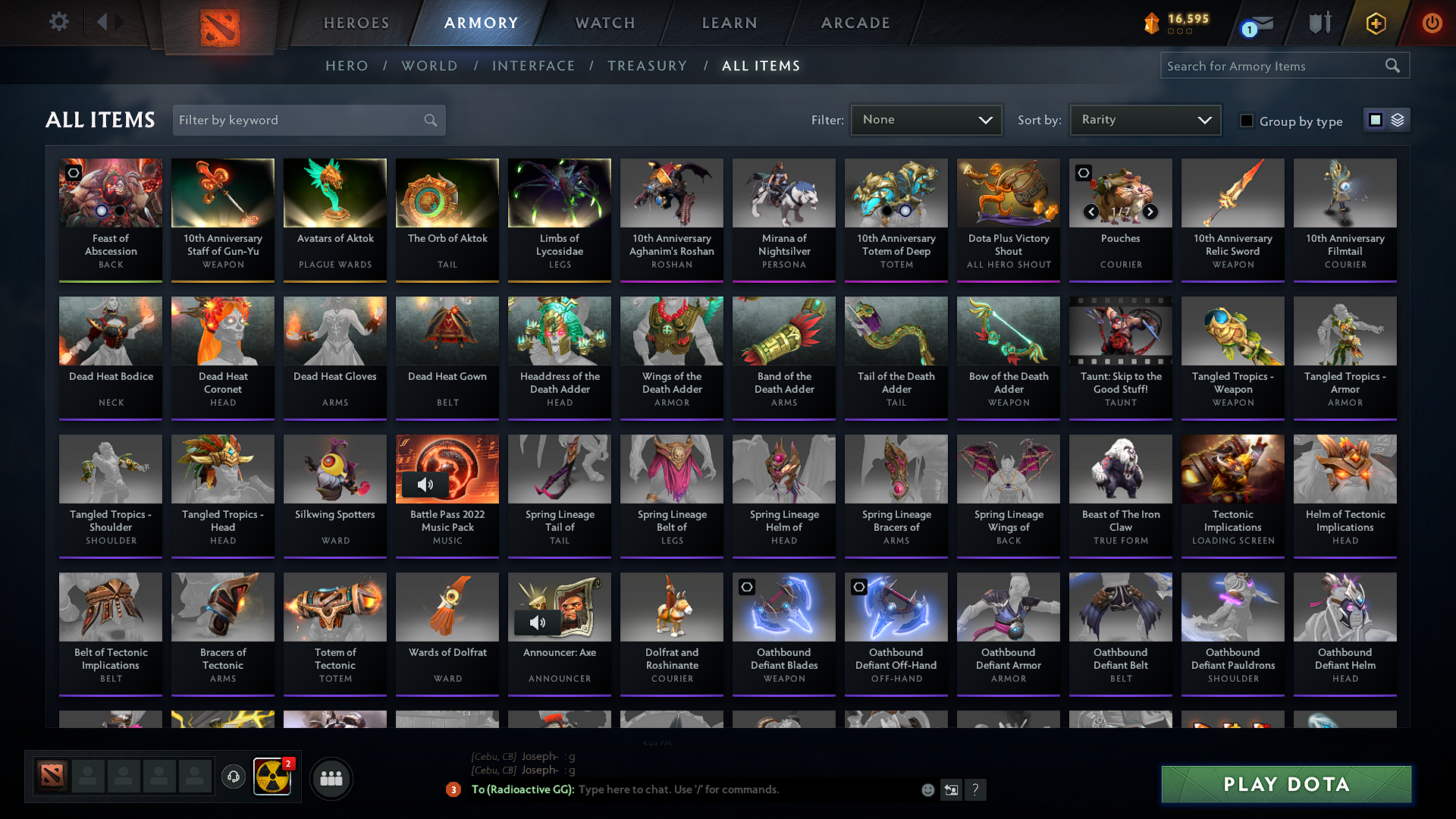Switch to the WATCH tab
This screenshot has height=819, width=1456.
pos(604,23)
